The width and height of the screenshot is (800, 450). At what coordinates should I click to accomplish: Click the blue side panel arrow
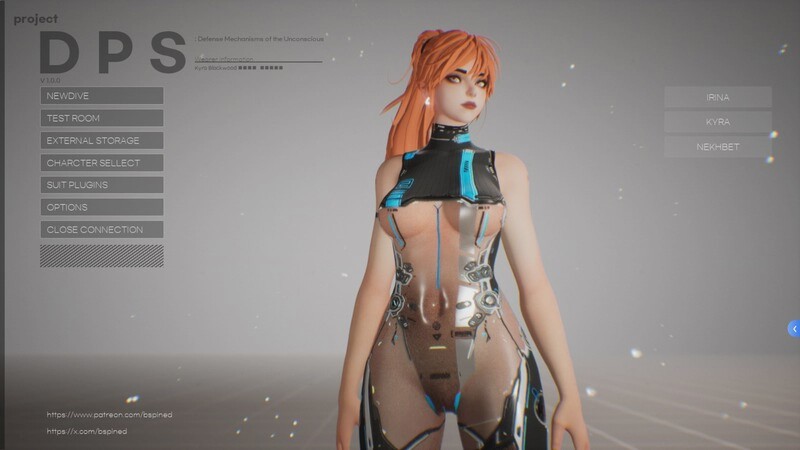794,328
